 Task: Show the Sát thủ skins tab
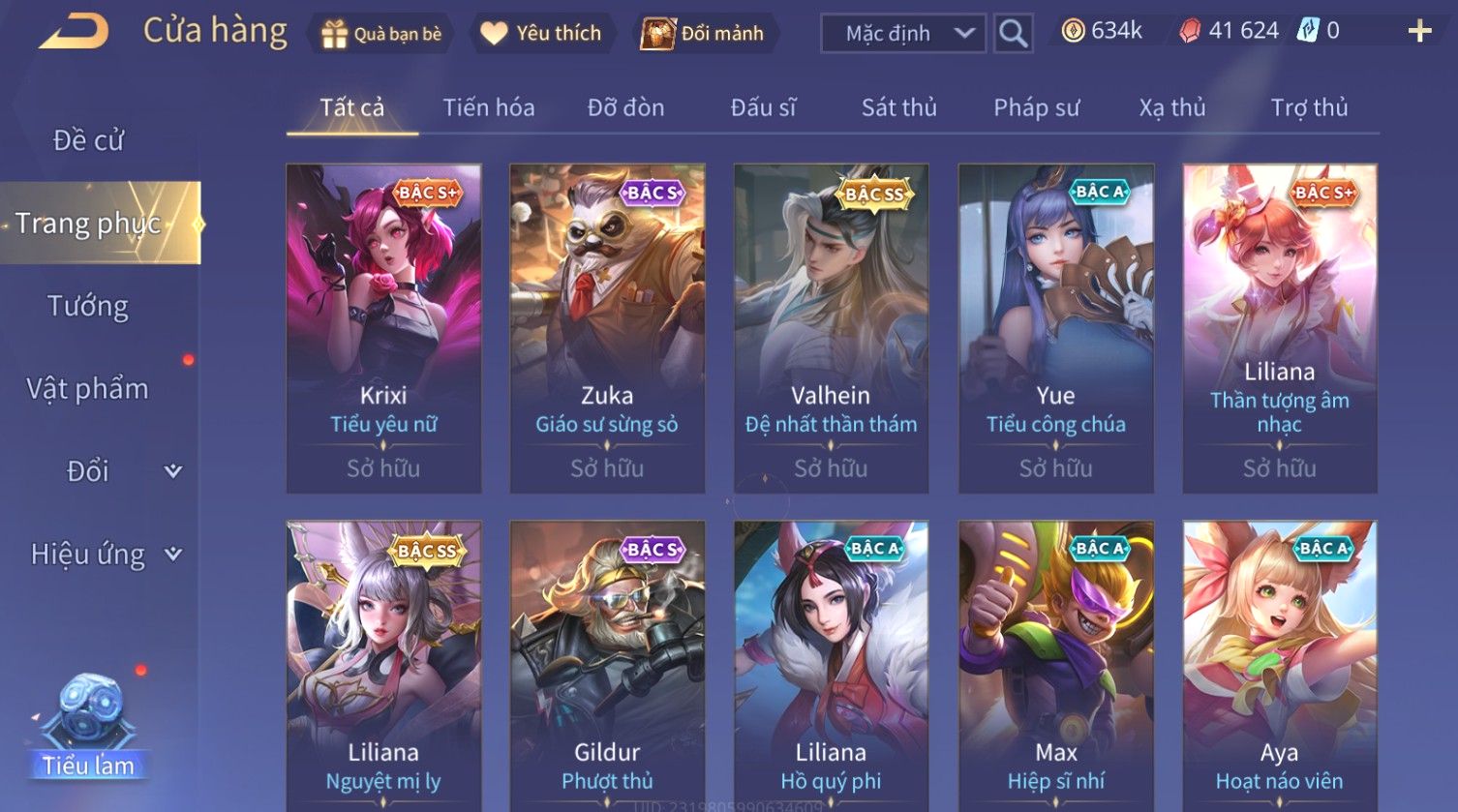click(x=898, y=107)
